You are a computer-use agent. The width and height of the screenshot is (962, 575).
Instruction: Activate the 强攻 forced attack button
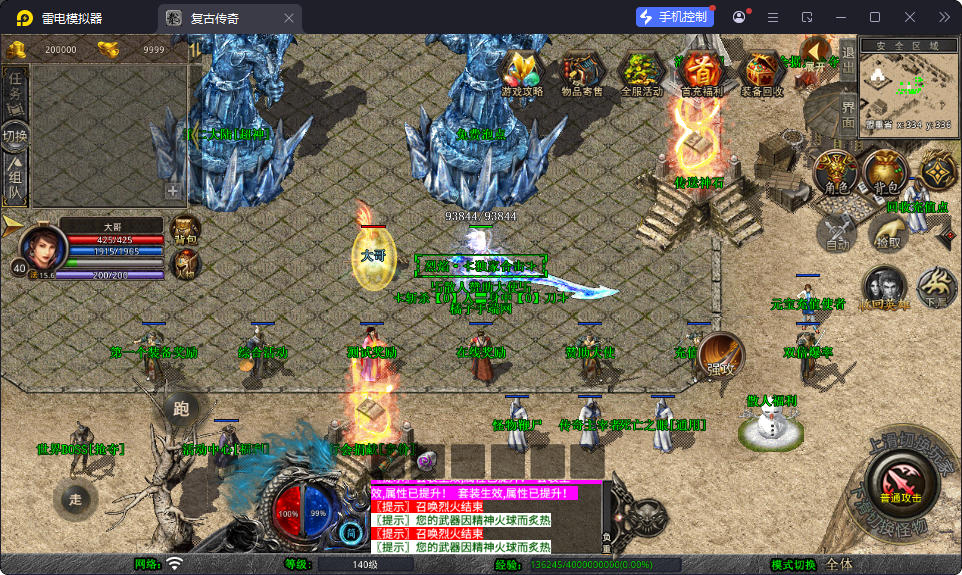tap(720, 356)
